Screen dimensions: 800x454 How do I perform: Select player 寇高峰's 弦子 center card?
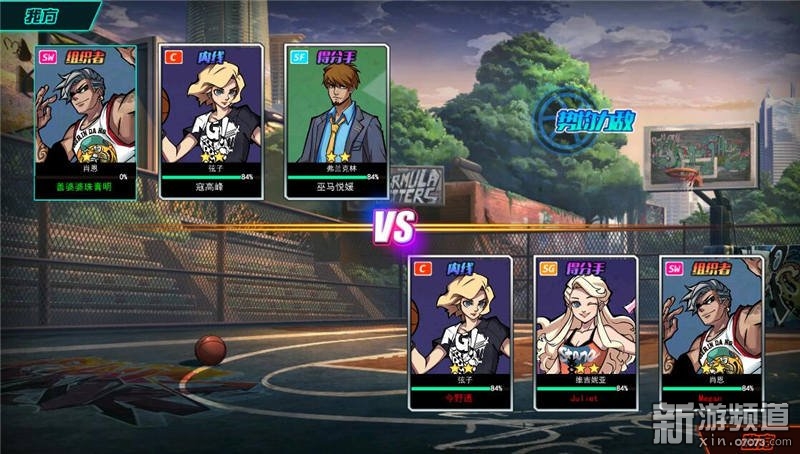(x=211, y=120)
